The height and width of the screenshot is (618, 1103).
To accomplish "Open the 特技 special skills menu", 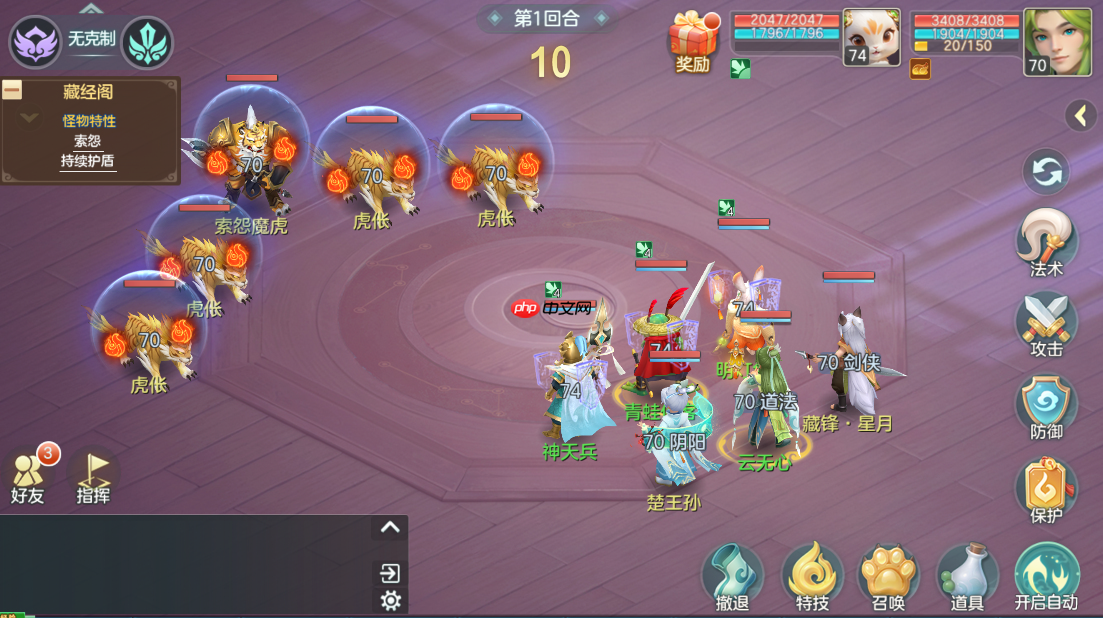I will pyautogui.click(x=812, y=577).
